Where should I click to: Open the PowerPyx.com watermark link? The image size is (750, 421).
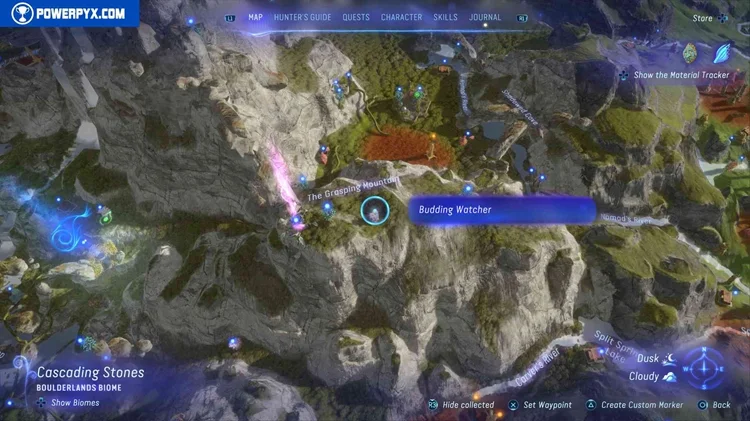click(69, 13)
